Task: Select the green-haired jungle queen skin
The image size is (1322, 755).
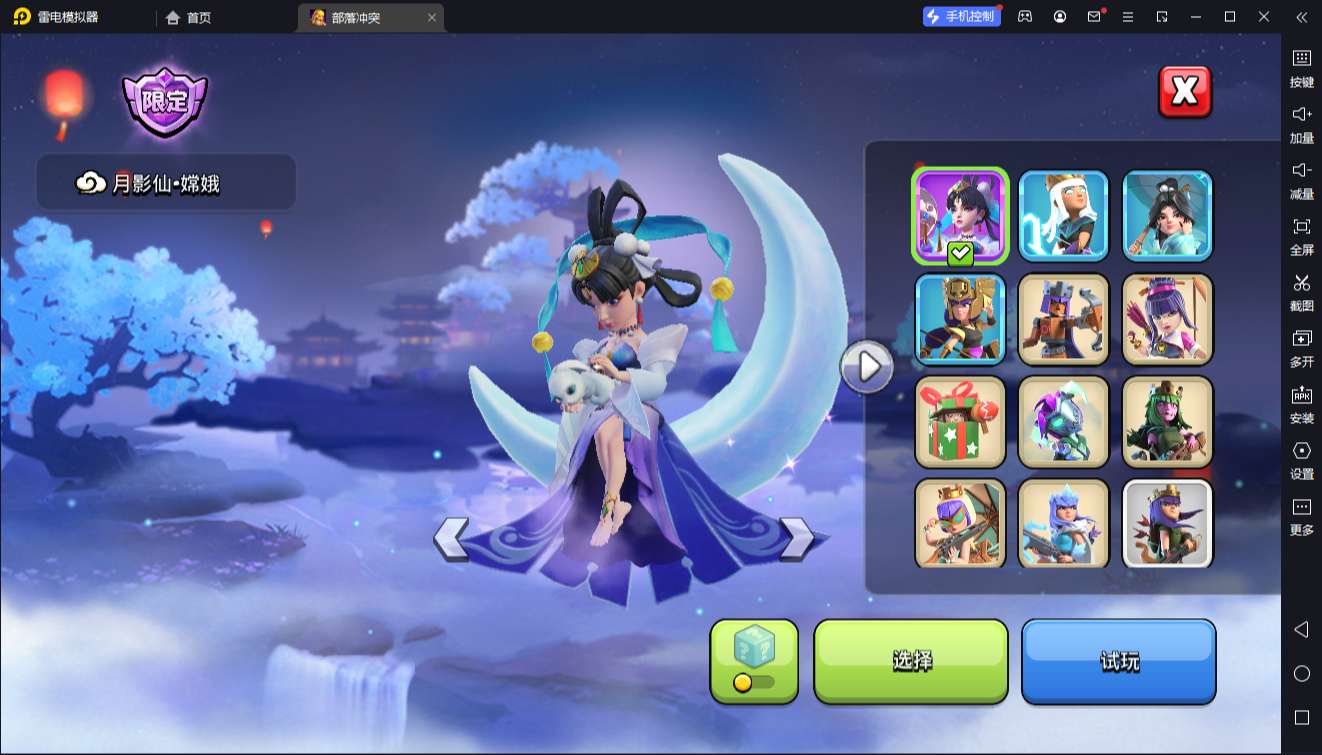Action: 1167,422
